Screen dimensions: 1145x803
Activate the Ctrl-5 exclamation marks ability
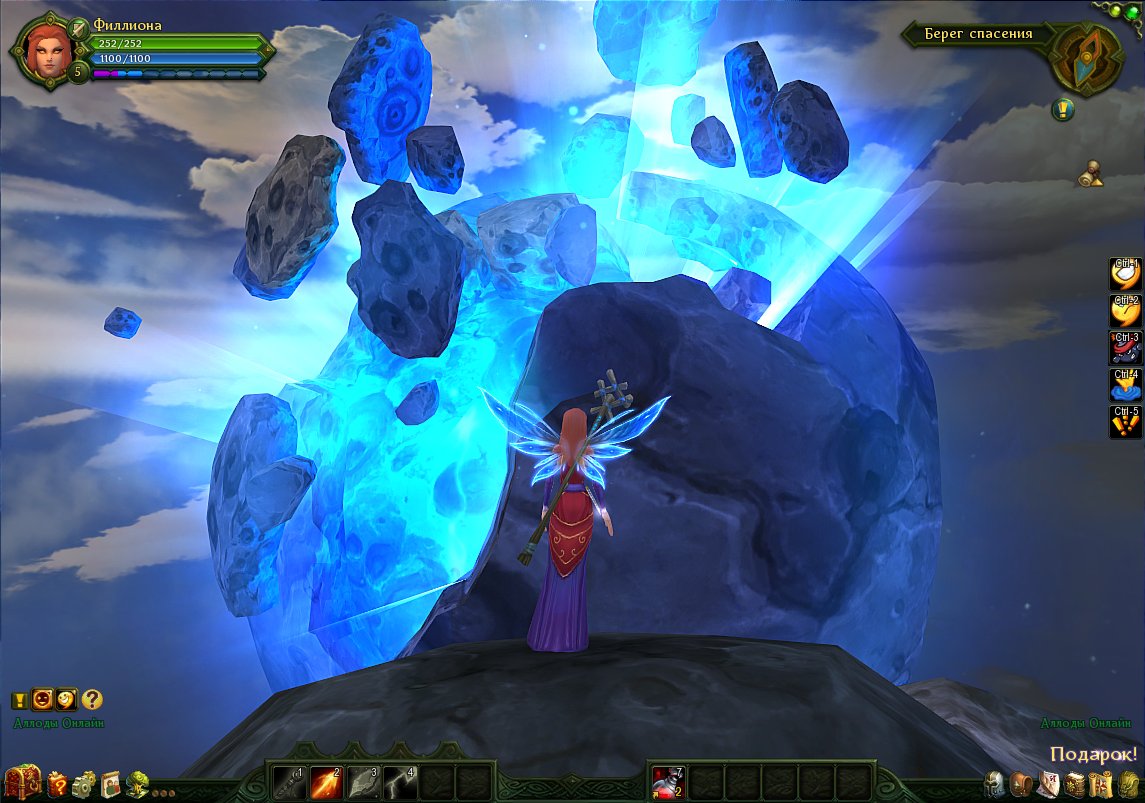tap(1126, 421)
